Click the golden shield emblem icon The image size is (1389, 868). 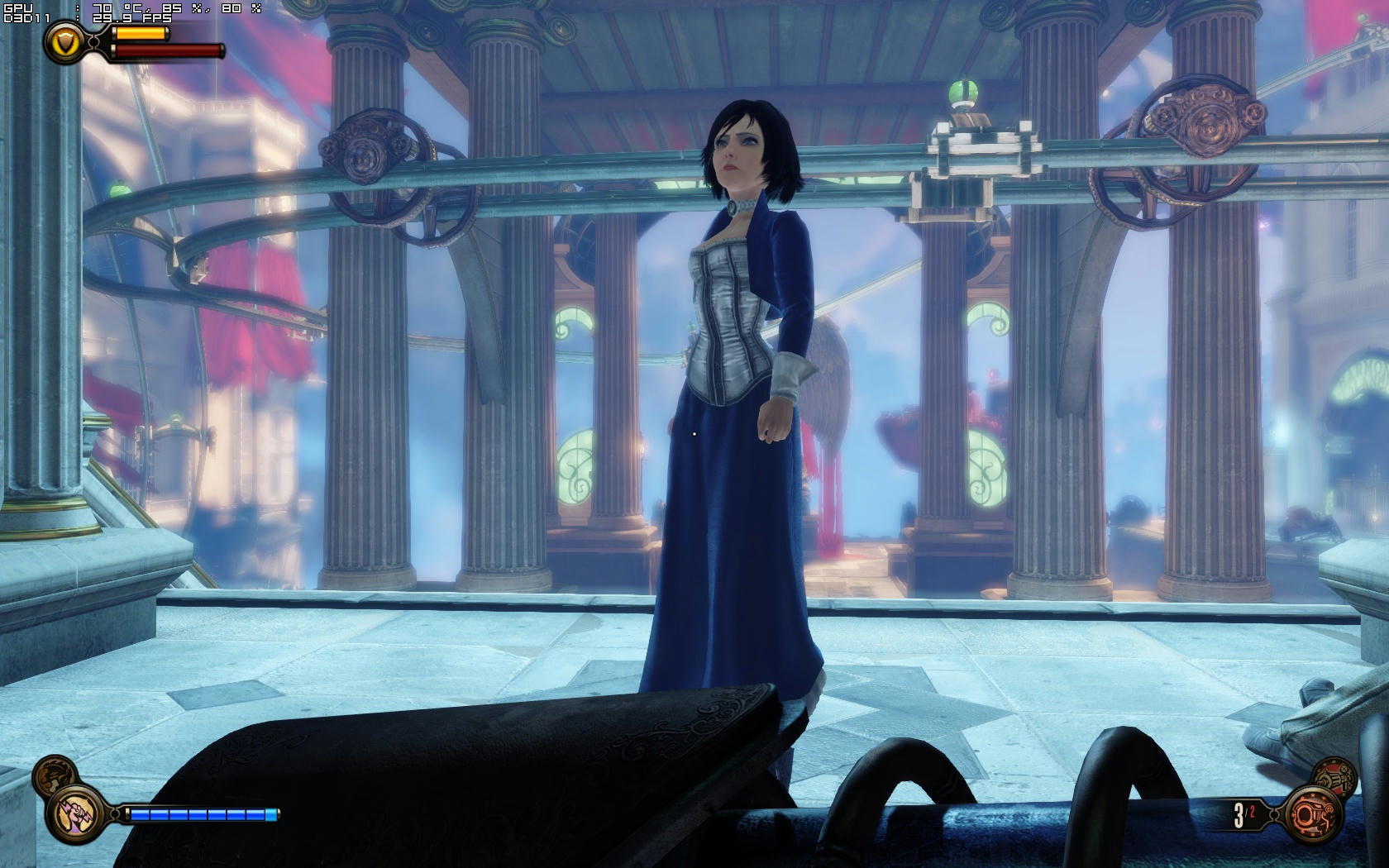pos(64,41)
